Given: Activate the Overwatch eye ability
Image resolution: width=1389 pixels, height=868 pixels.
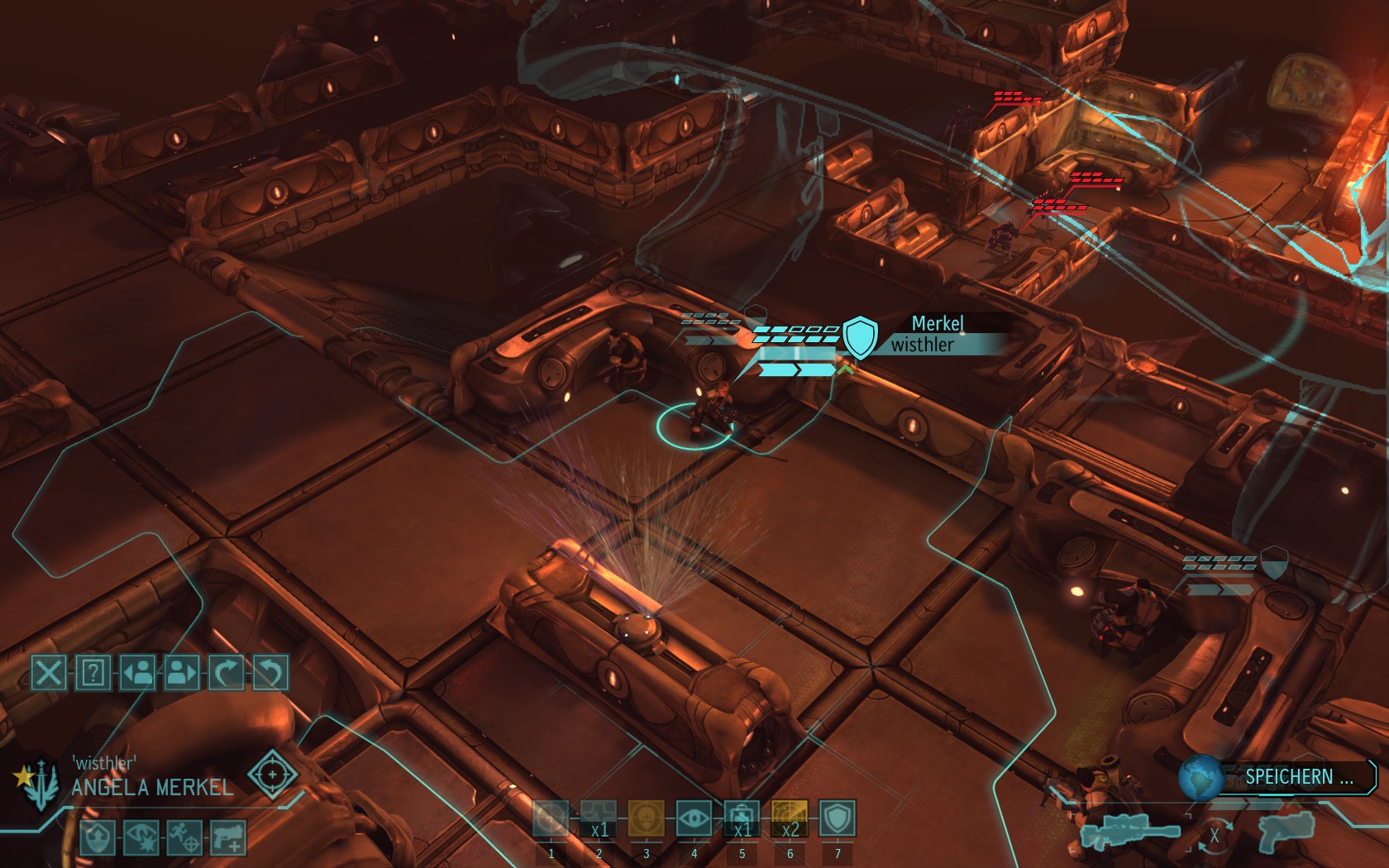Looking at the screenshot, I should [x=694, y=819].
